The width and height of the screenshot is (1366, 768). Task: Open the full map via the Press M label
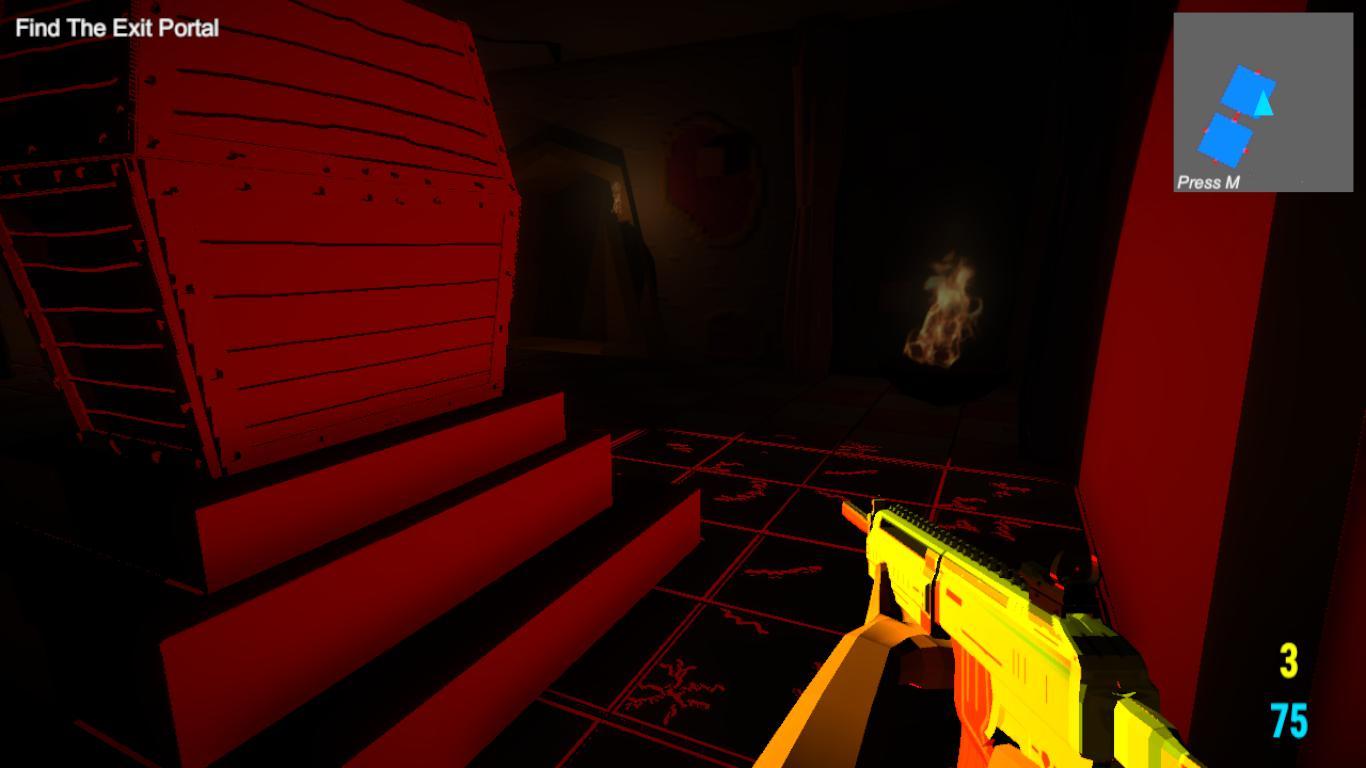(x=1207, y=183)
